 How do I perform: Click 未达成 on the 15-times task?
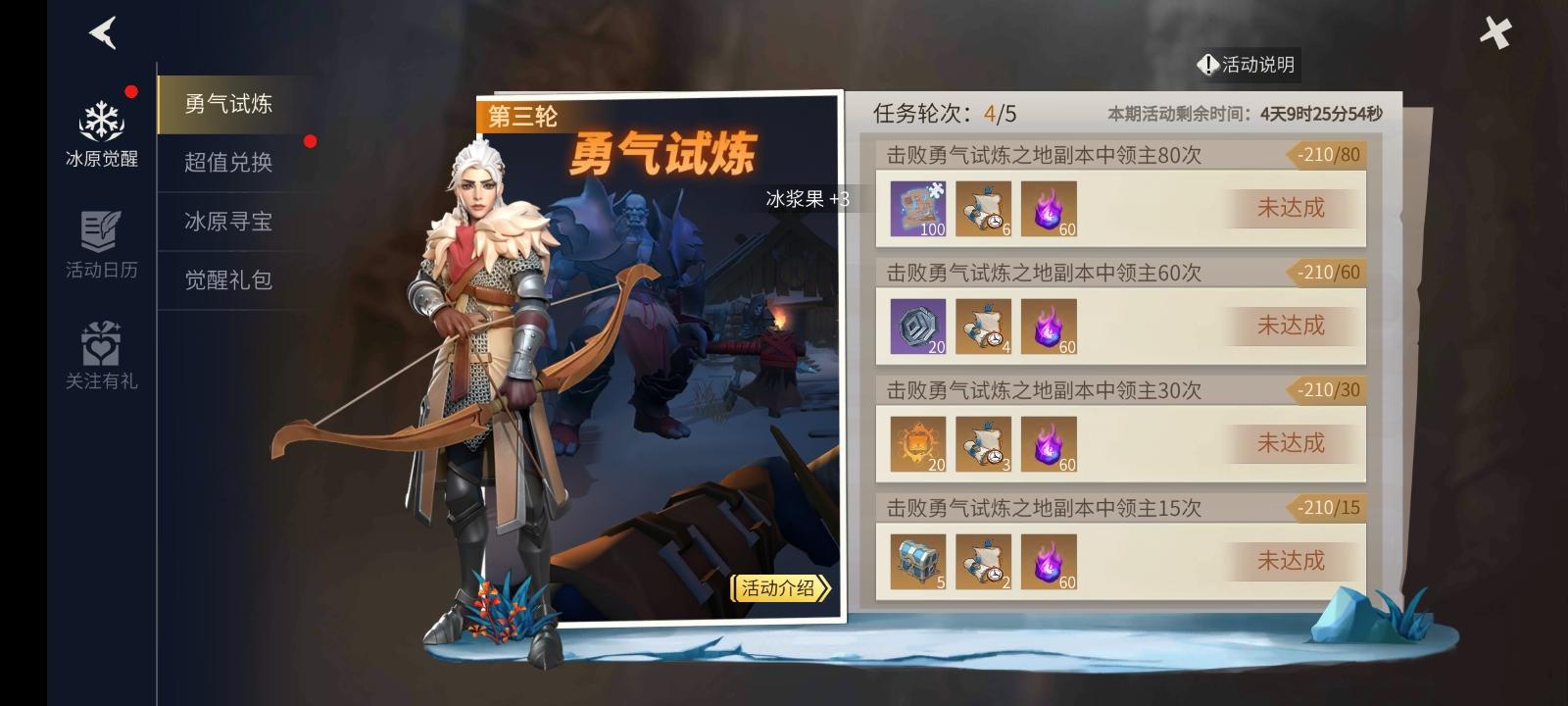[x=1292, y=559]
